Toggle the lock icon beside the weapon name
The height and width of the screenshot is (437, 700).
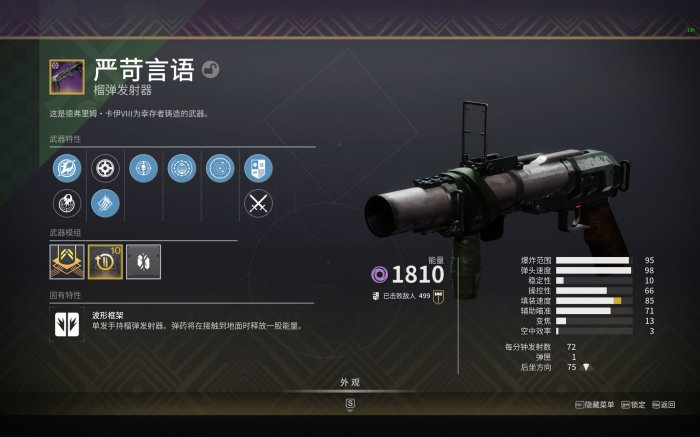(211, 69)
